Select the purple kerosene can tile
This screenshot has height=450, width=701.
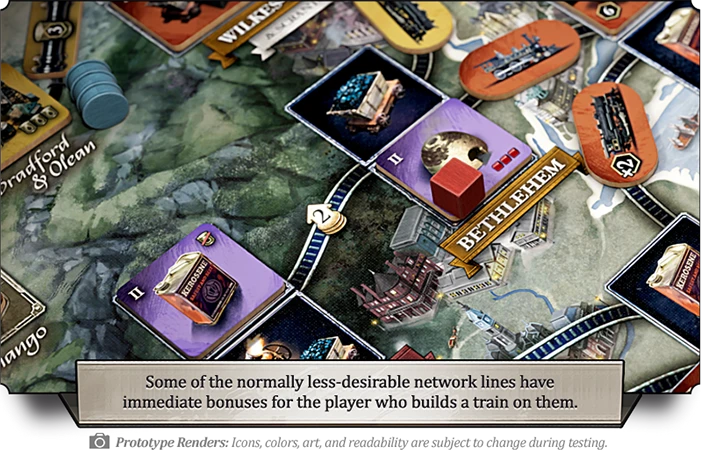[205, 284]
